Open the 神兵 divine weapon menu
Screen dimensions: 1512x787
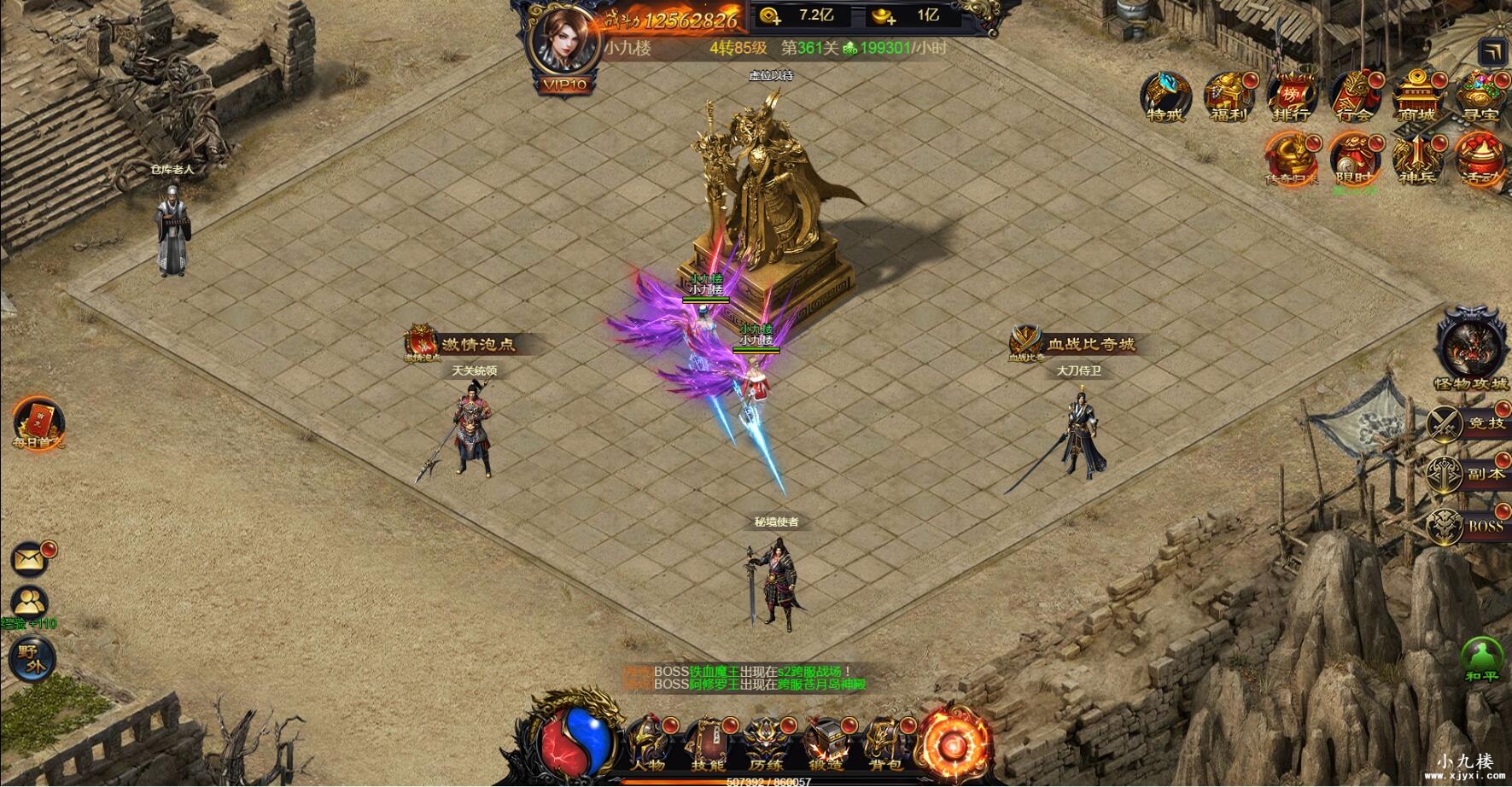(1416, 159)
